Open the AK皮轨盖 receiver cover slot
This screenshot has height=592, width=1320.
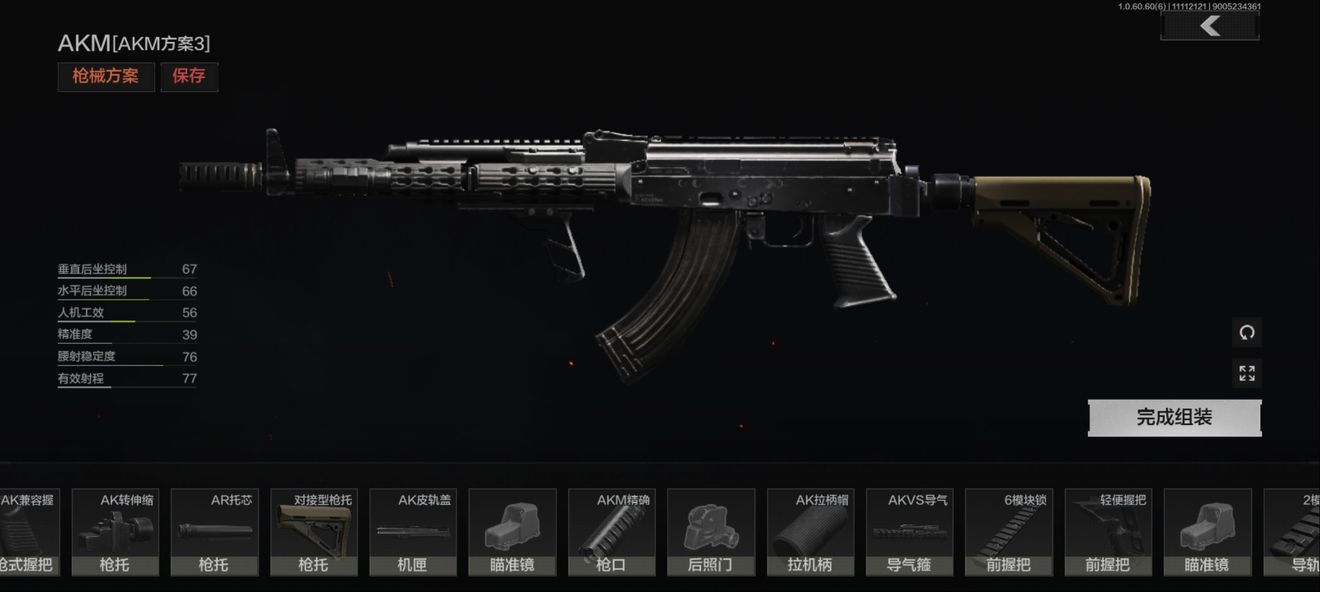412,532
